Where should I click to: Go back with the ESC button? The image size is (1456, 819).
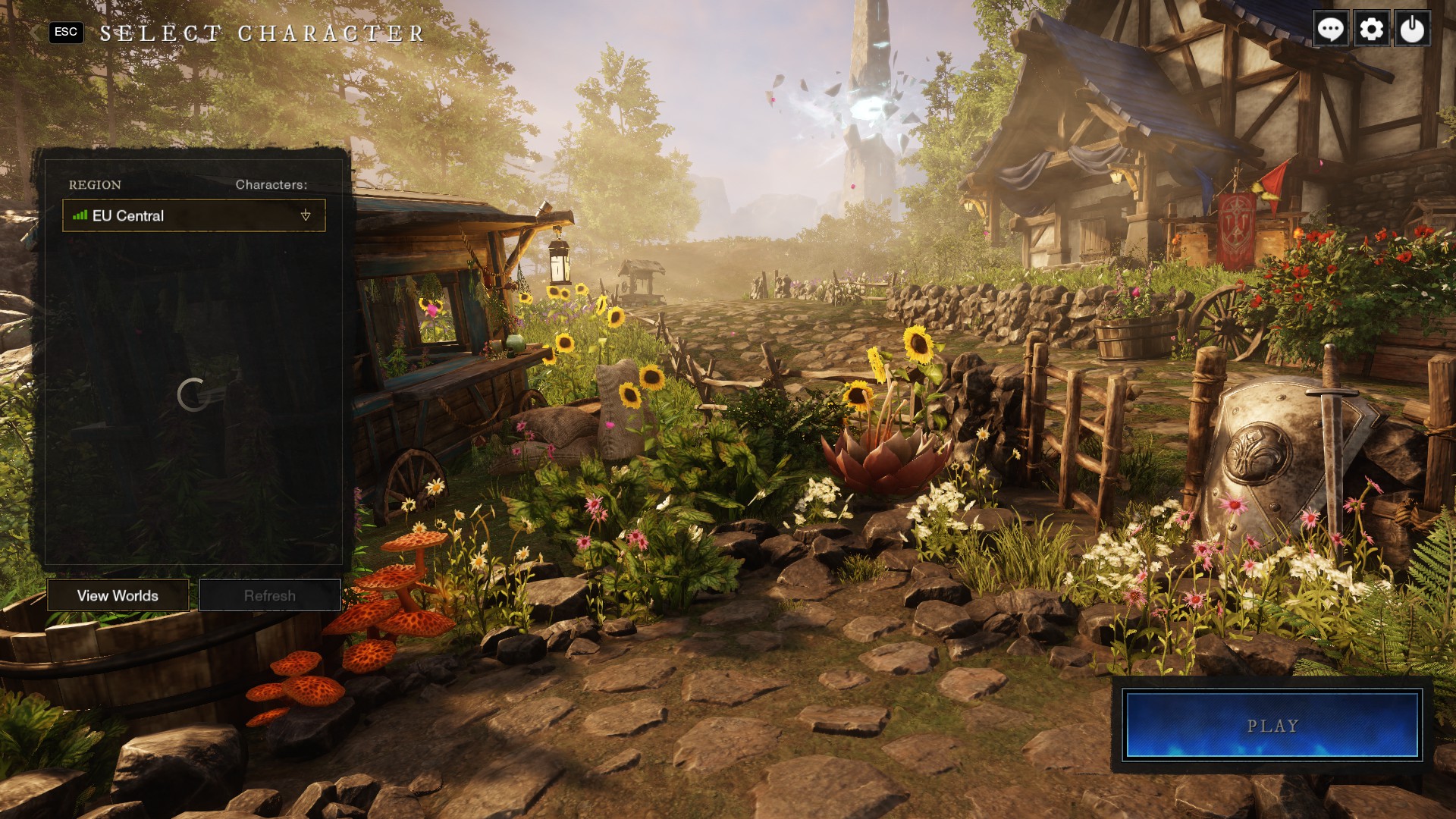click(66, 32)
